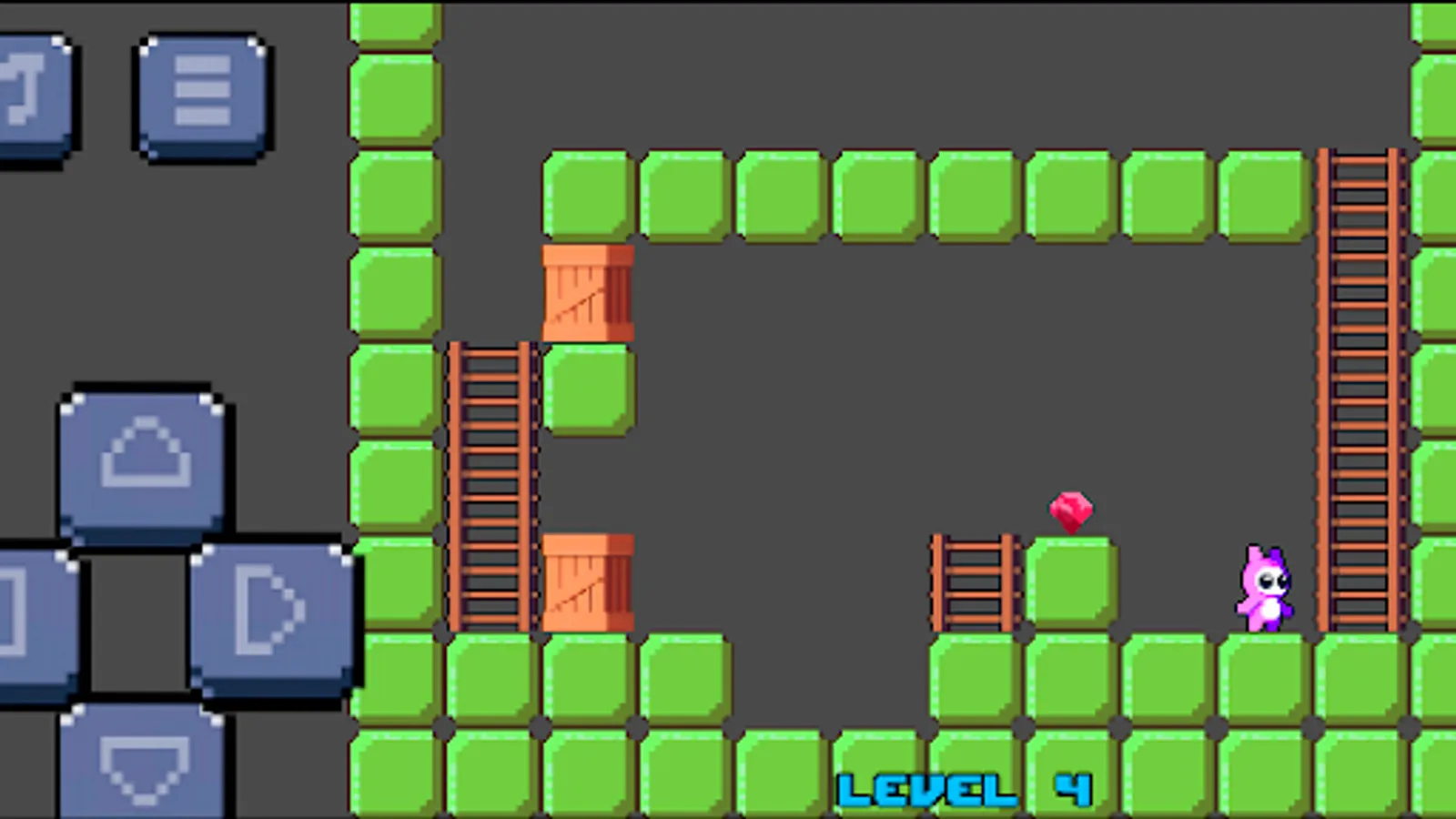Tap the wooden crate under the top platform
Image resolution: width=1456 pixels, height=819 pixels.
(x=587, y=291)
